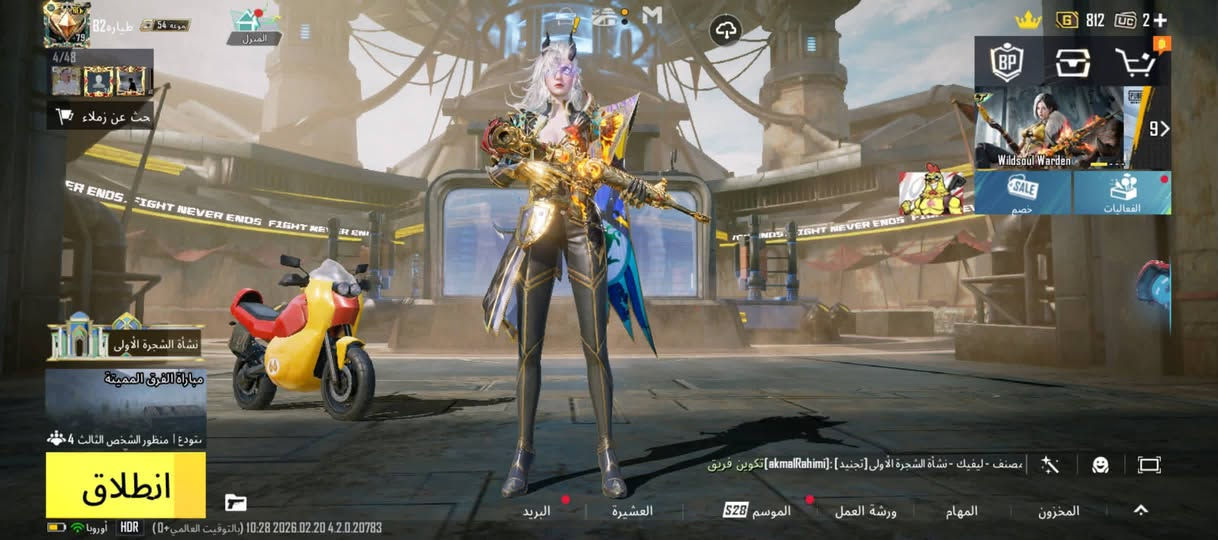
Task: Open ورشة العمل workshop menu
Action: click(x=865, y=511)
